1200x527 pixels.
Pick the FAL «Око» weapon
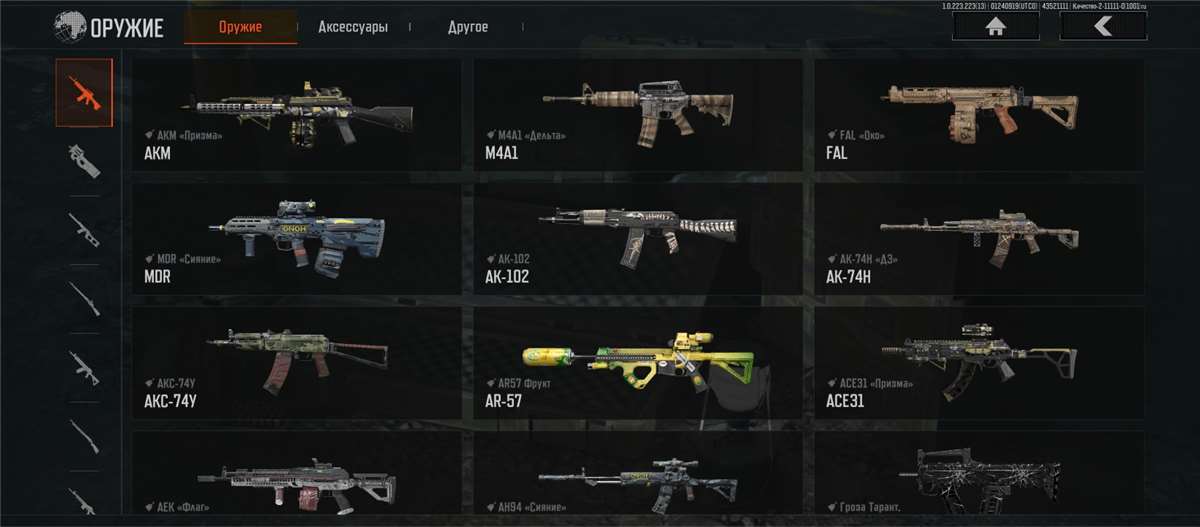click(x=979, y=114)
